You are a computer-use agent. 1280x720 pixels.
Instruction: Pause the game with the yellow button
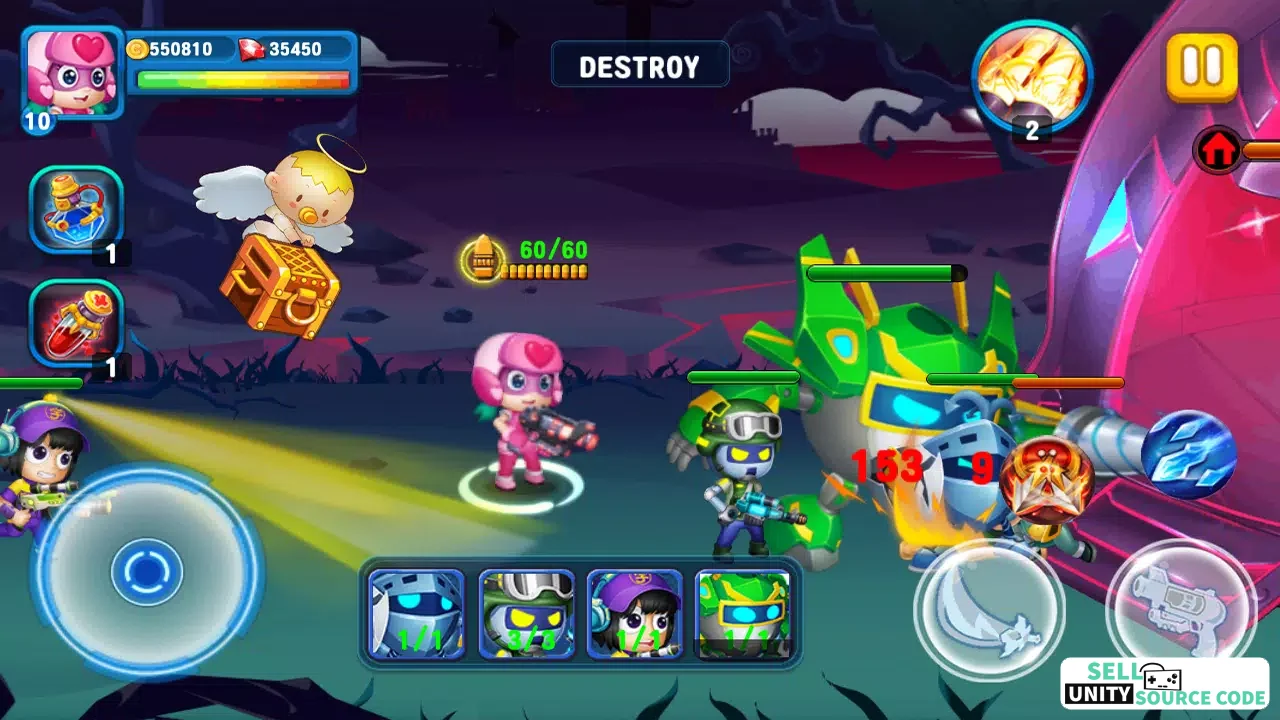point(1201,66)
